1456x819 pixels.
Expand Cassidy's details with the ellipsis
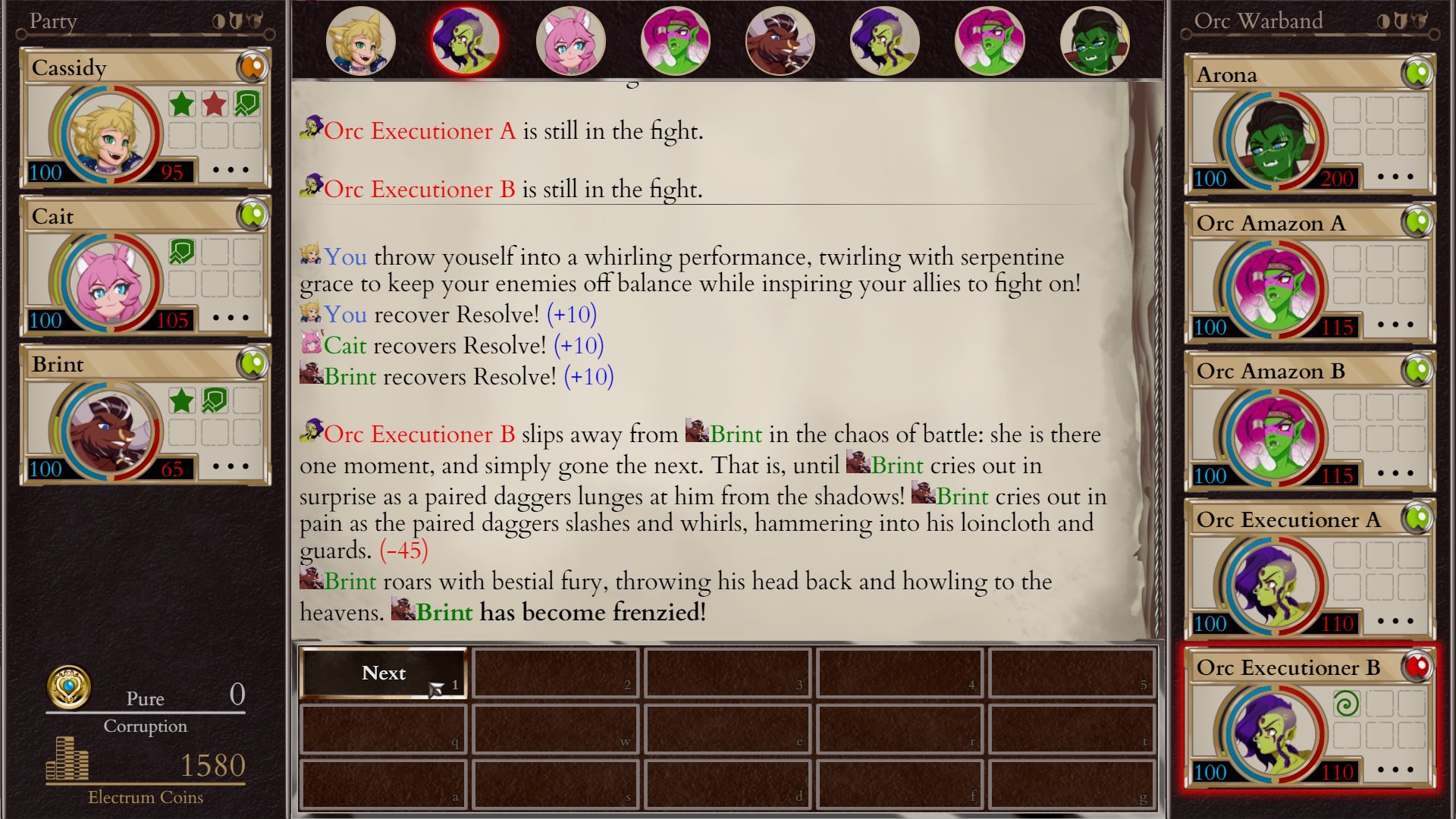[230, 170]
